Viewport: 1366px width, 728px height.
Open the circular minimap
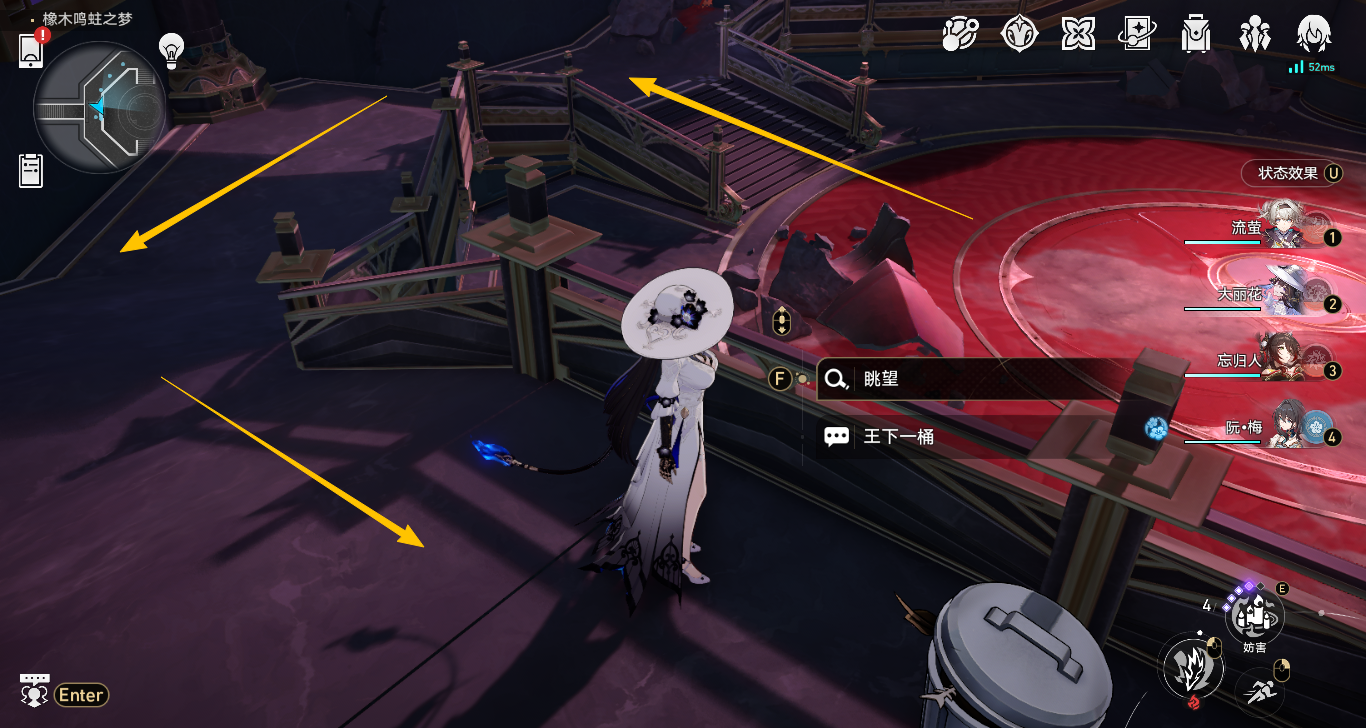point(99,107)
